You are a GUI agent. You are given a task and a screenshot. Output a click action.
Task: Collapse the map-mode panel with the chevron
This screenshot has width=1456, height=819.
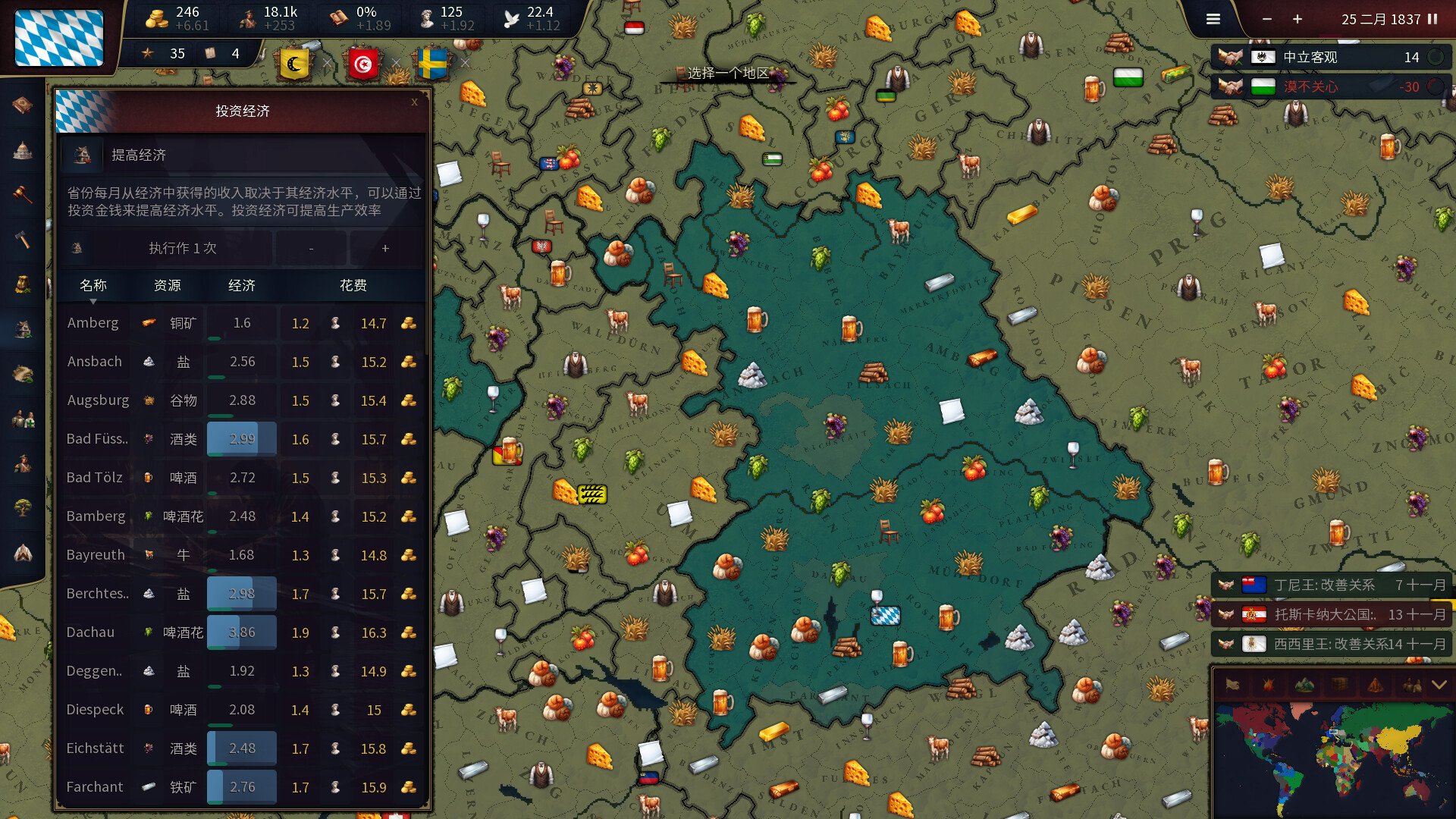point(1439,685)
